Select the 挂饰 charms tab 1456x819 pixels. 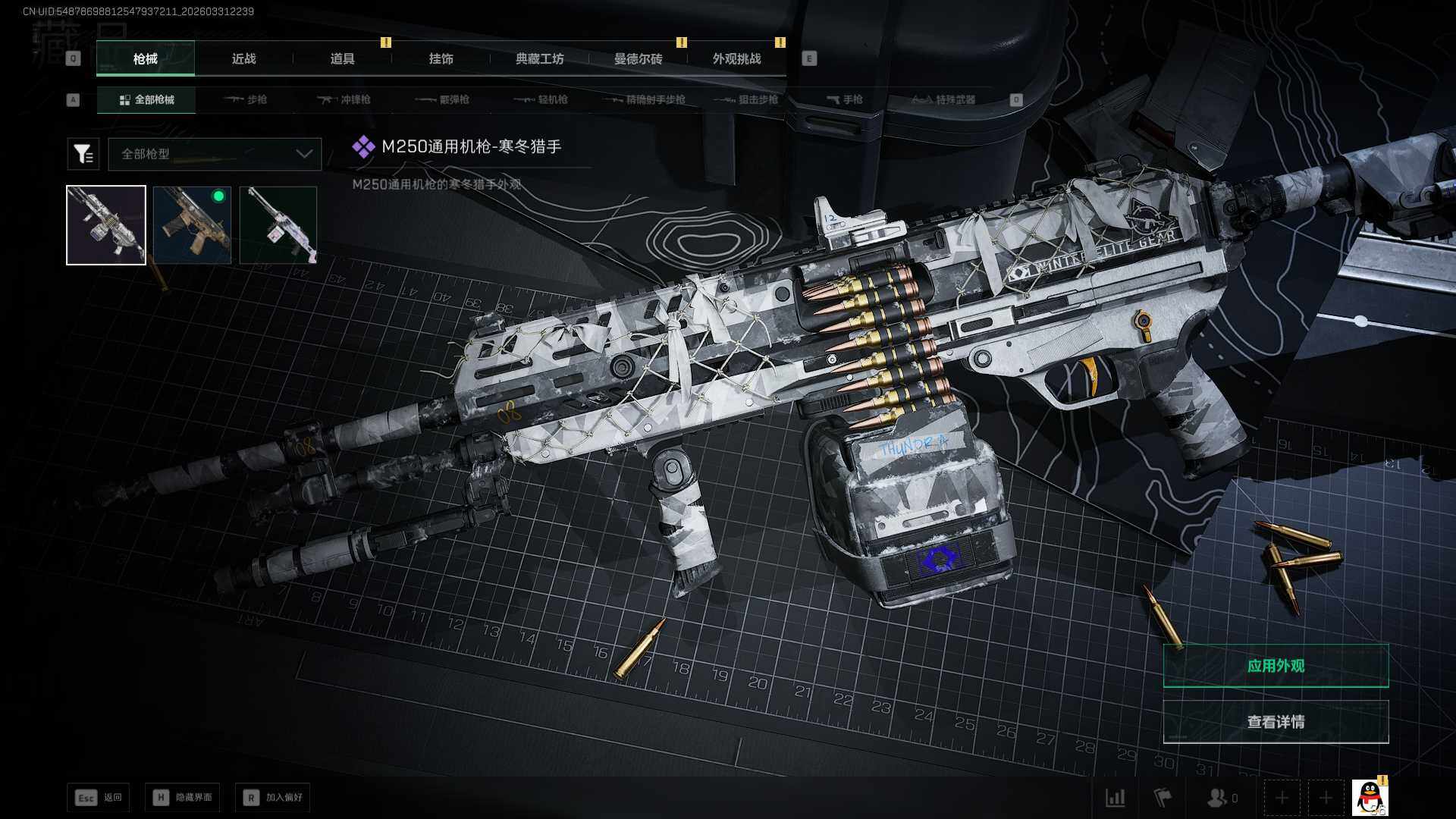click(x=441, y=59)
